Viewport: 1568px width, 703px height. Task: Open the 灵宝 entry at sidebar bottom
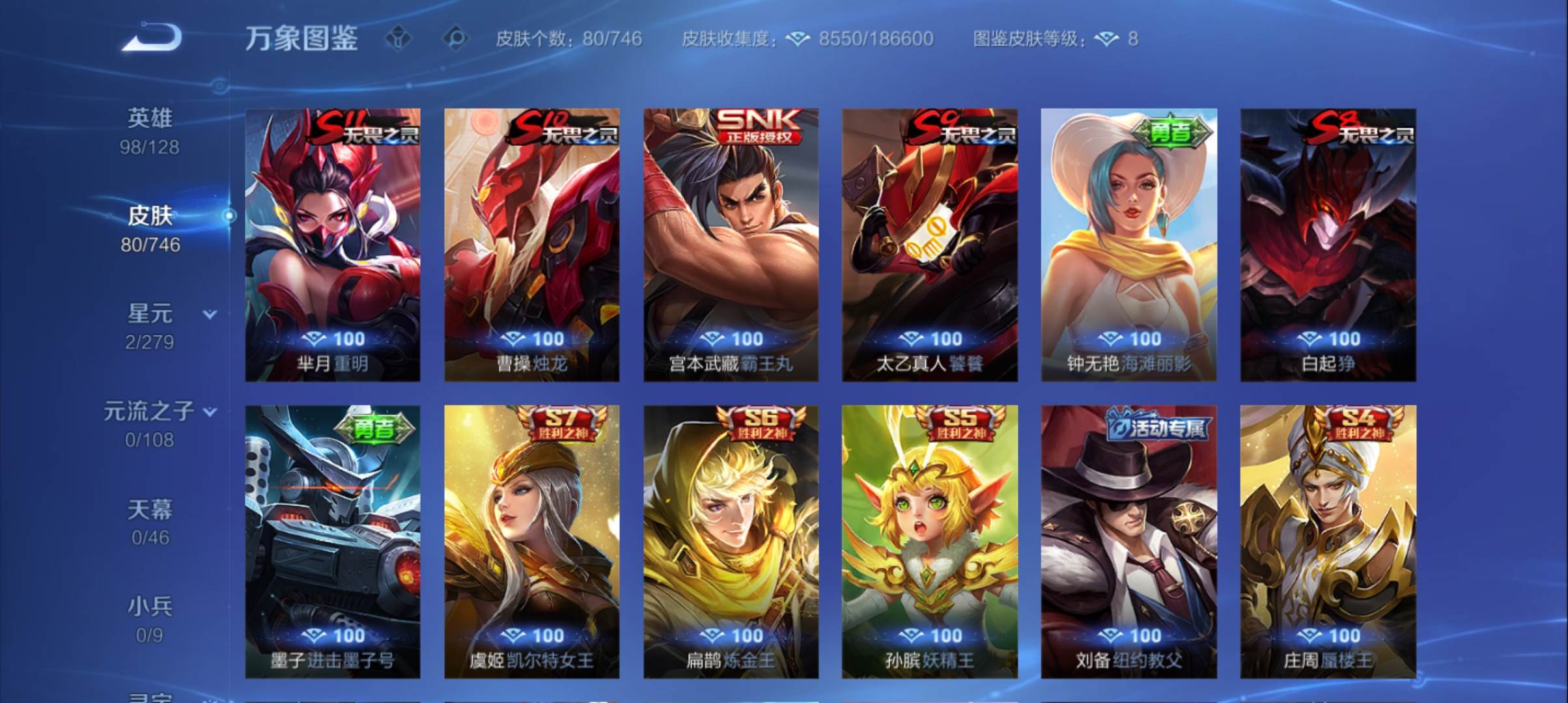point(151,696)
